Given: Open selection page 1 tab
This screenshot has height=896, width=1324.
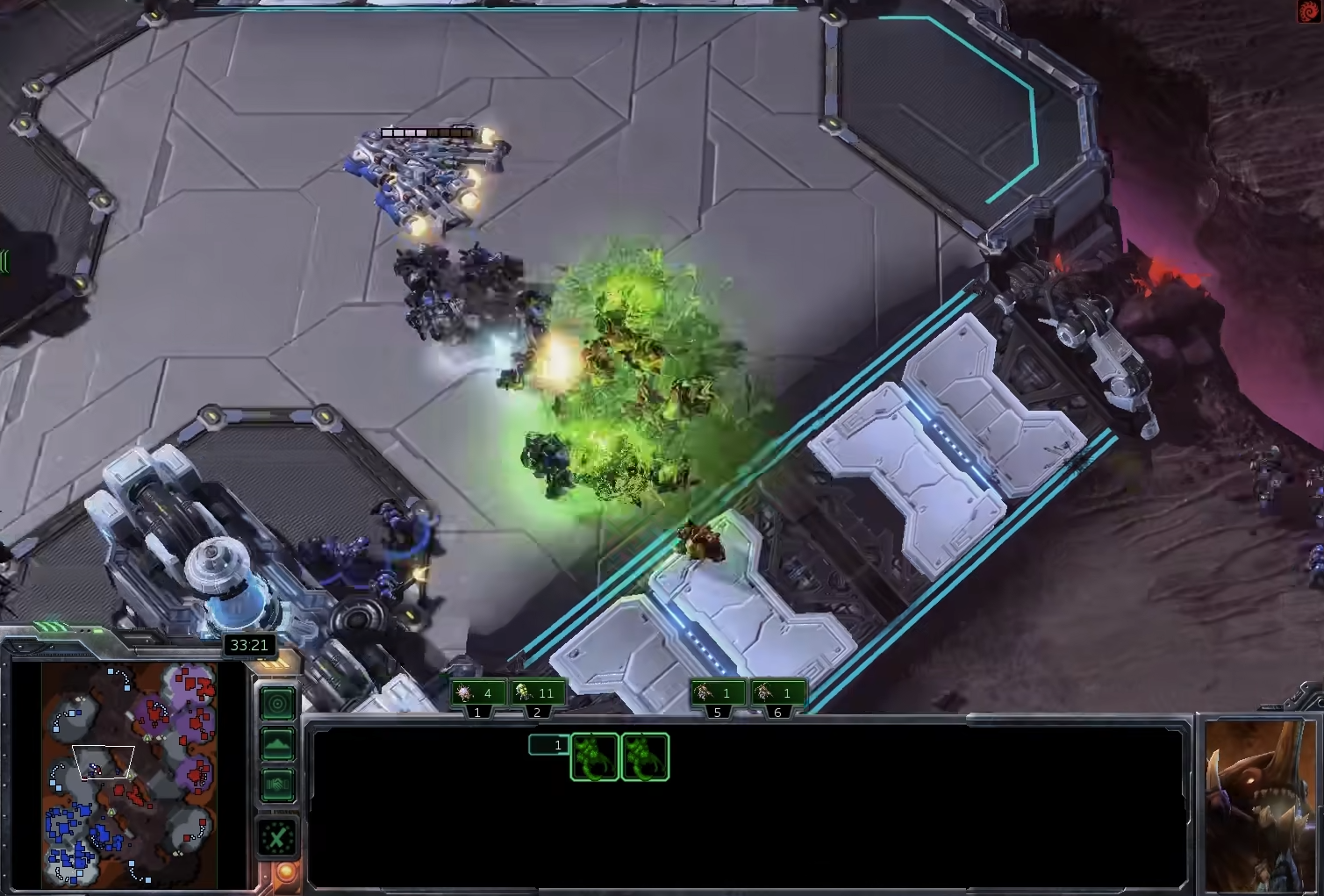Looking at the screenshot, I should coord(548,745).
